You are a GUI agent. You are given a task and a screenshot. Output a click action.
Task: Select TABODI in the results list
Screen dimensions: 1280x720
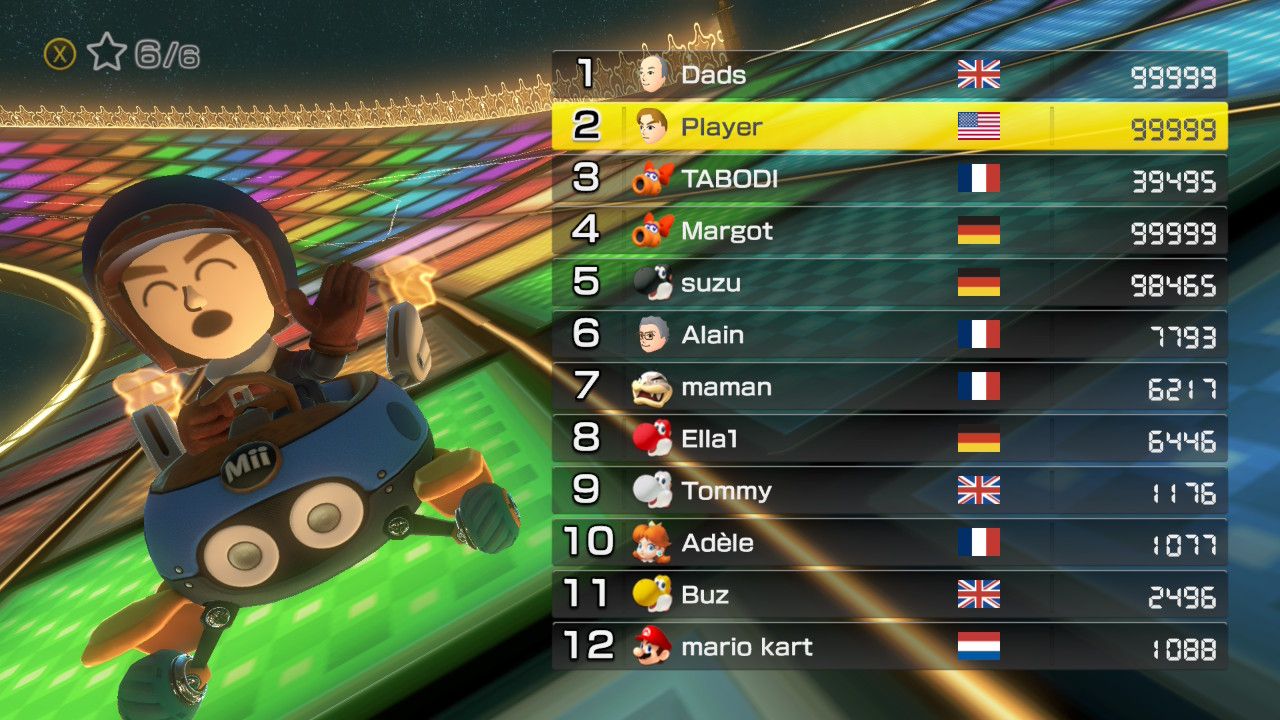point(889,179)
